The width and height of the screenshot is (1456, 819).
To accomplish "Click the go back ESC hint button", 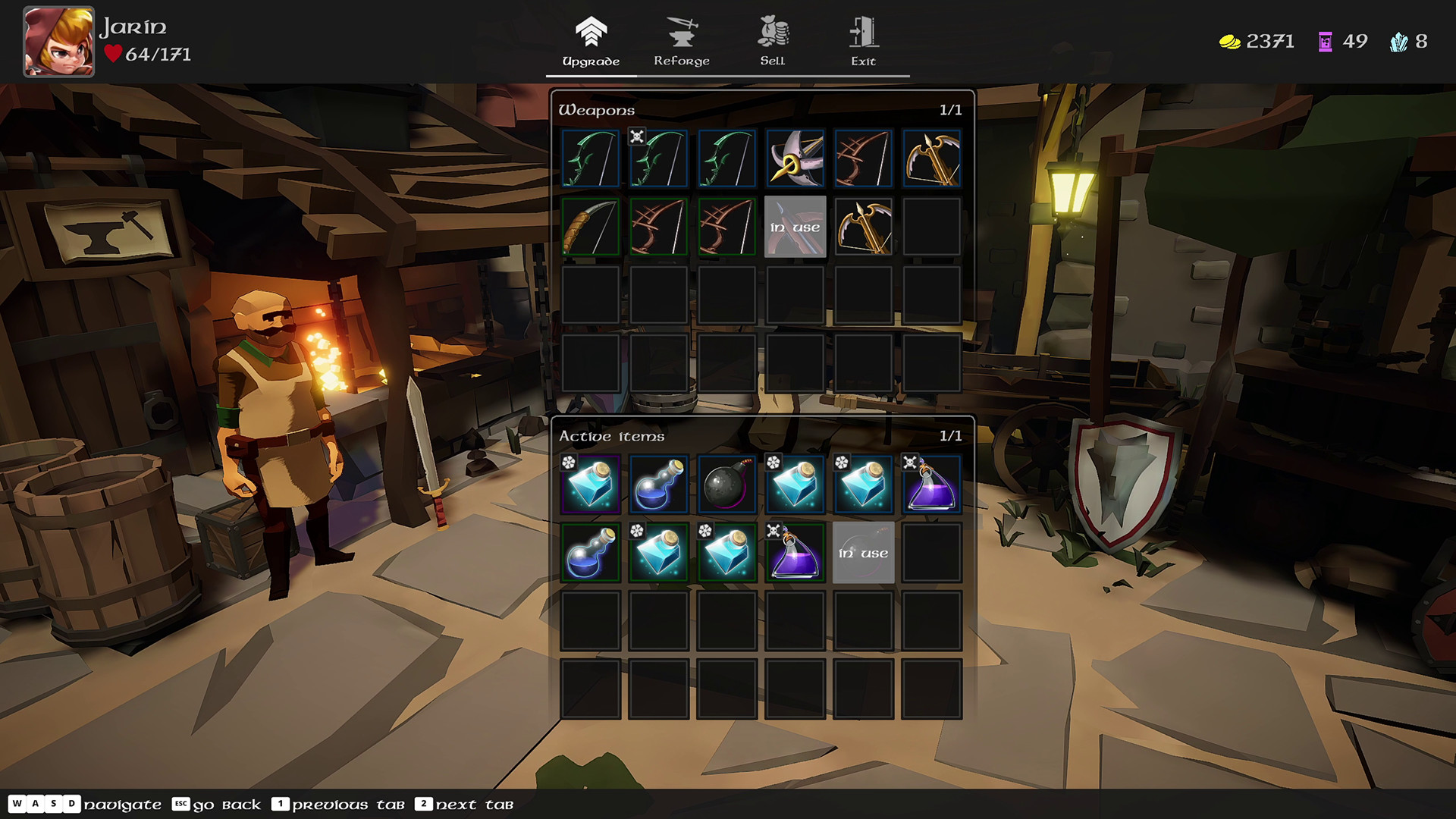I will (182, 805).
